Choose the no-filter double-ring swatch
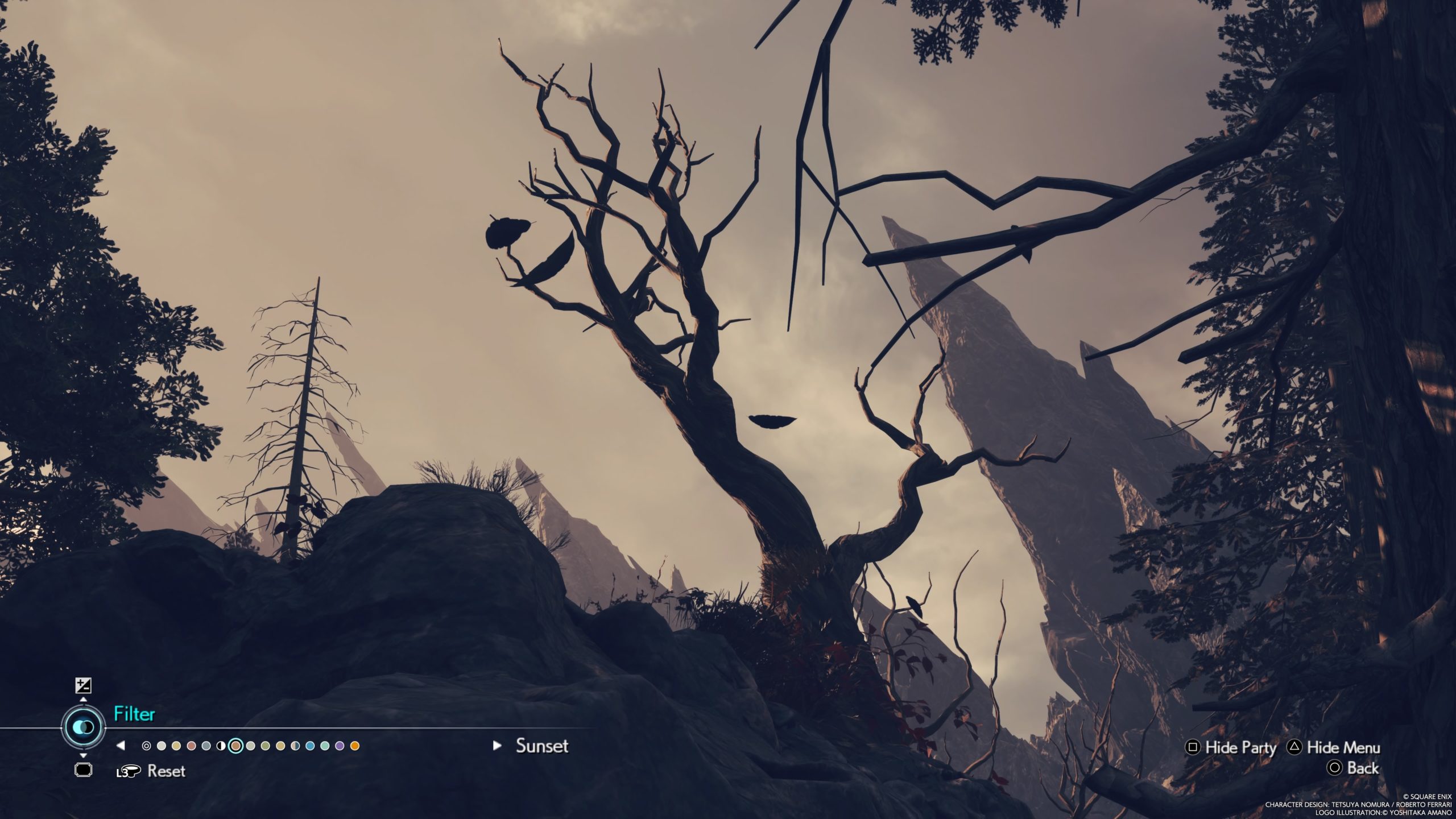This screenshot has width=1456, height=819. point(146,746)
